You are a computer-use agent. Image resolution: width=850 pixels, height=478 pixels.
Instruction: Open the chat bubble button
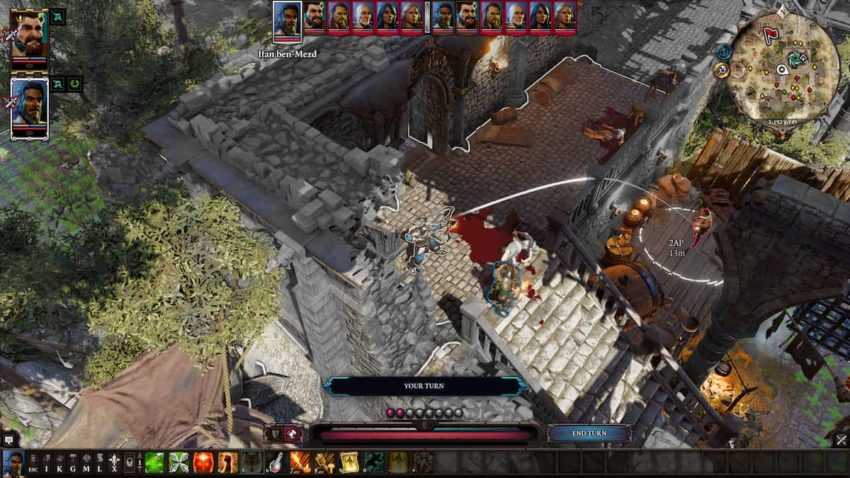[9, 438]
